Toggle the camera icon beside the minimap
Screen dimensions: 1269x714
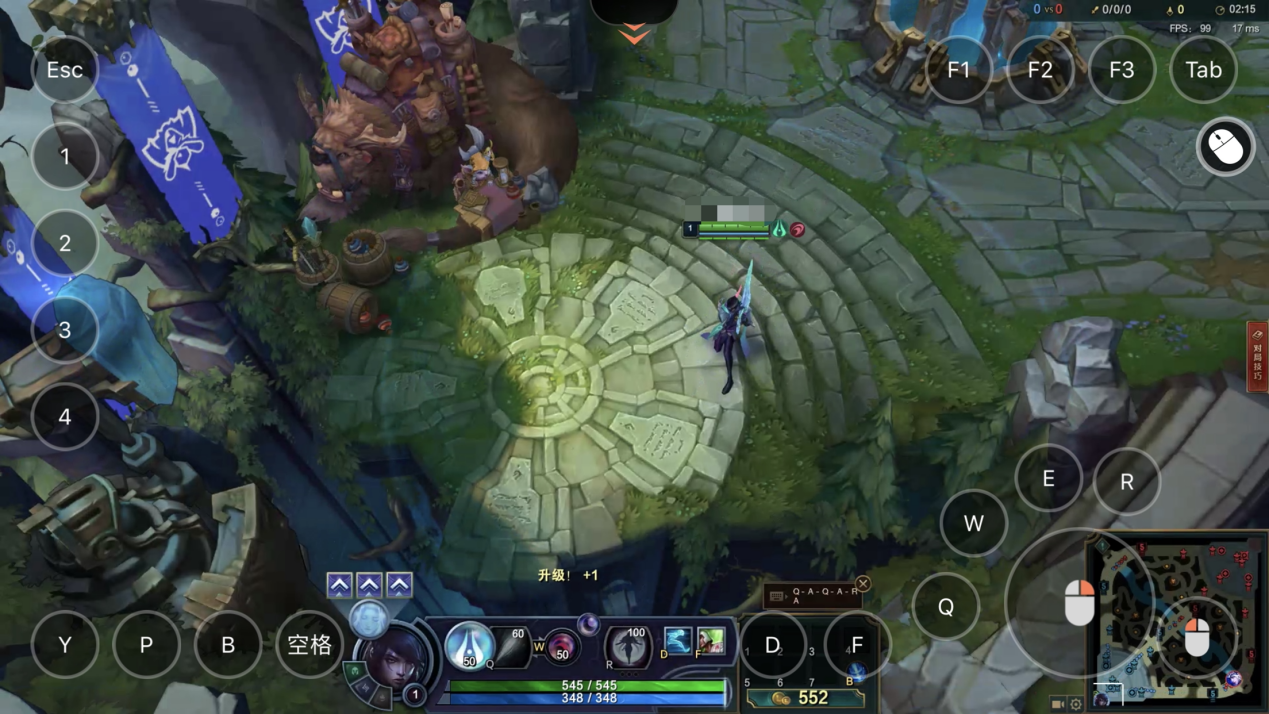pos(1058,704)
